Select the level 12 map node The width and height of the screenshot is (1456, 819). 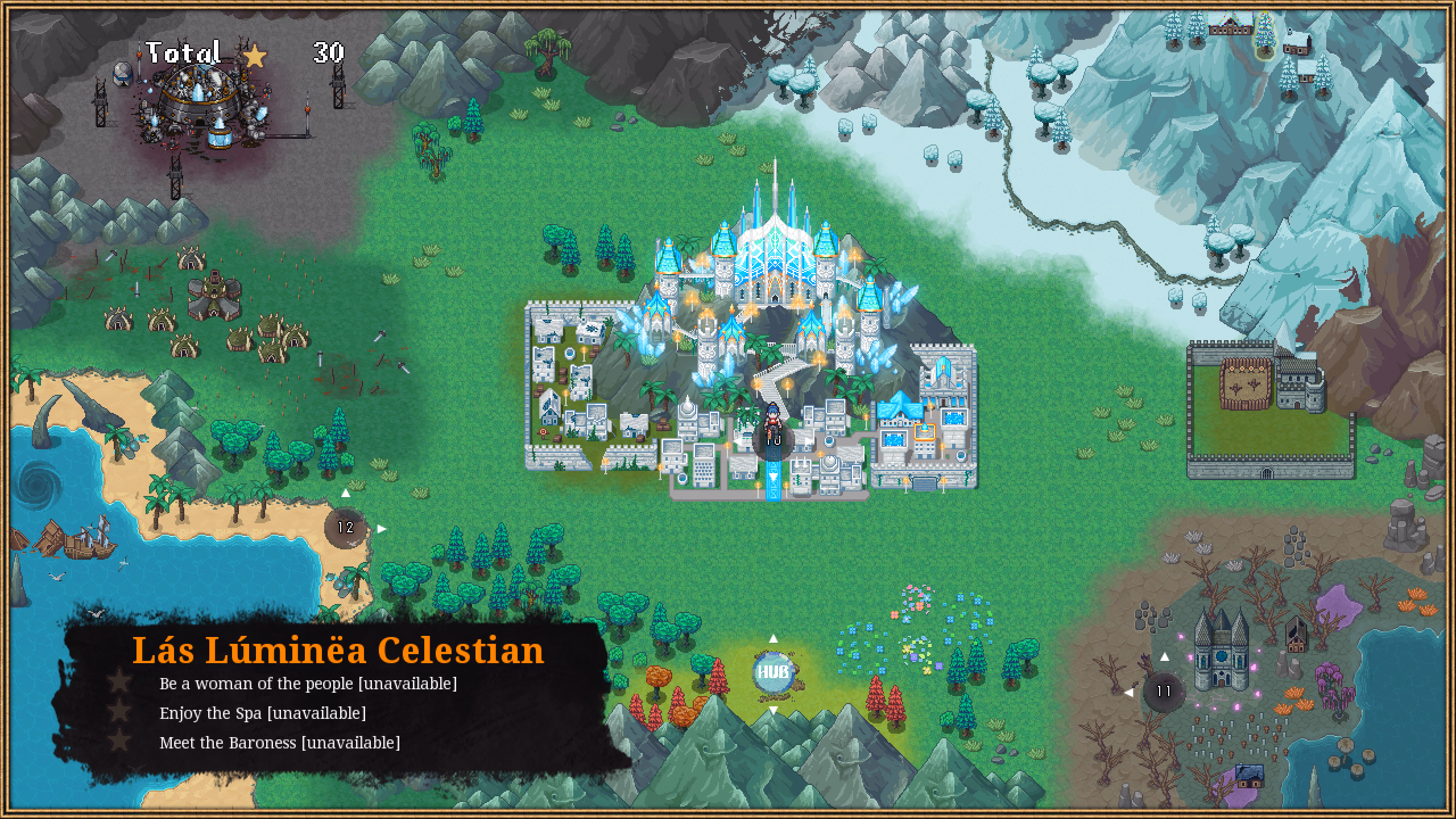[346, 528]
